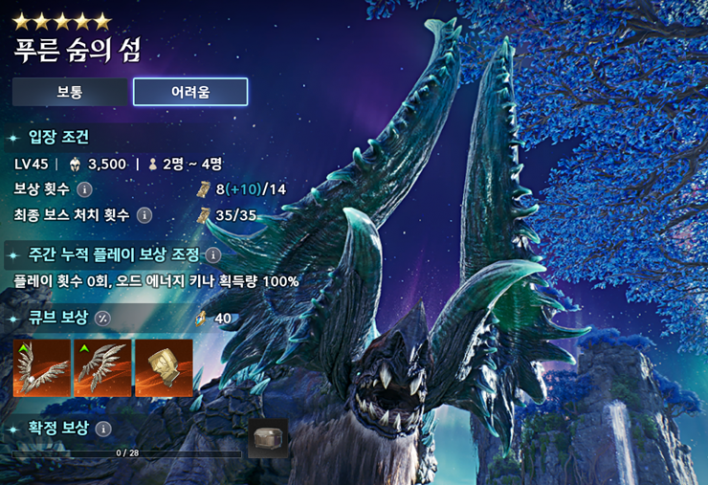Open the 최종 보스 처치 횟수 info tooltip
Viewport: 708px width, 485px height.
coord(145,215)
